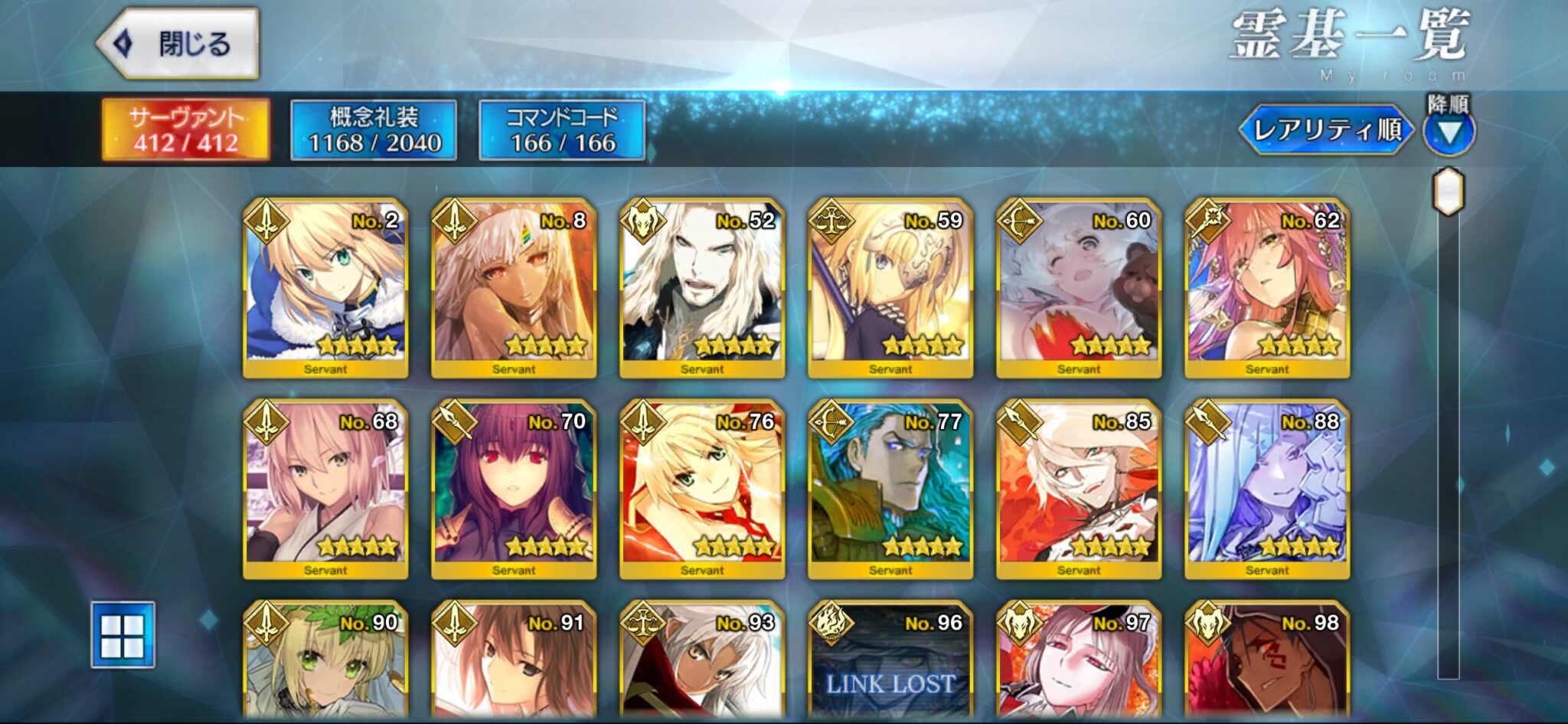Viewport: 1568px width, 724px height.
Task: Choose servant card No. 76
Action: (702, 489)
